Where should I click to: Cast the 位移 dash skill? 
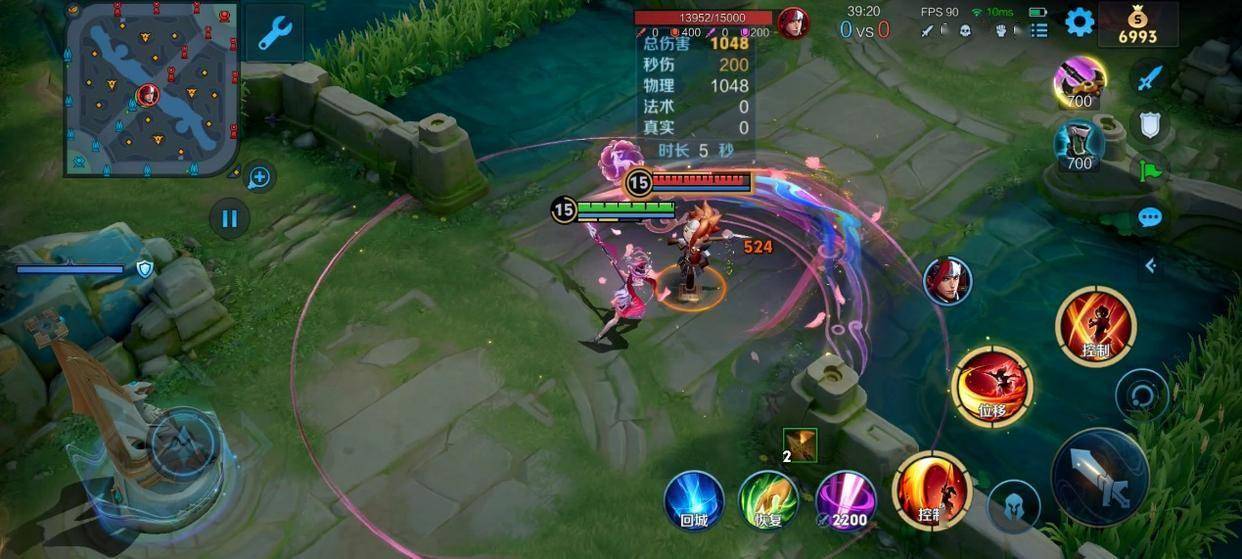click(x=991, y=385)
